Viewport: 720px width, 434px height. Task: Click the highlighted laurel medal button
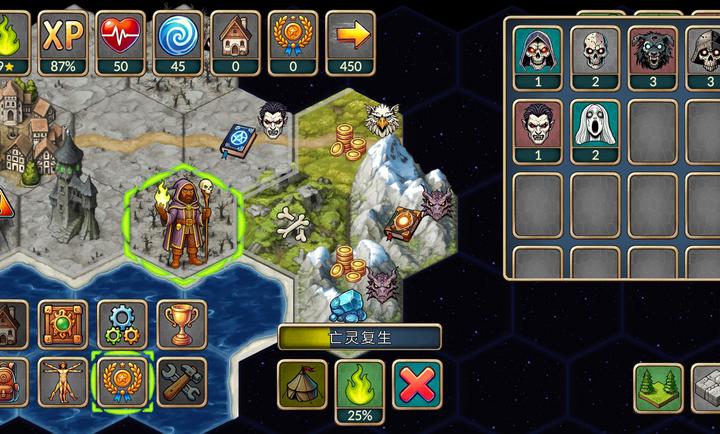pyautogui.click(x=122, y=381)
